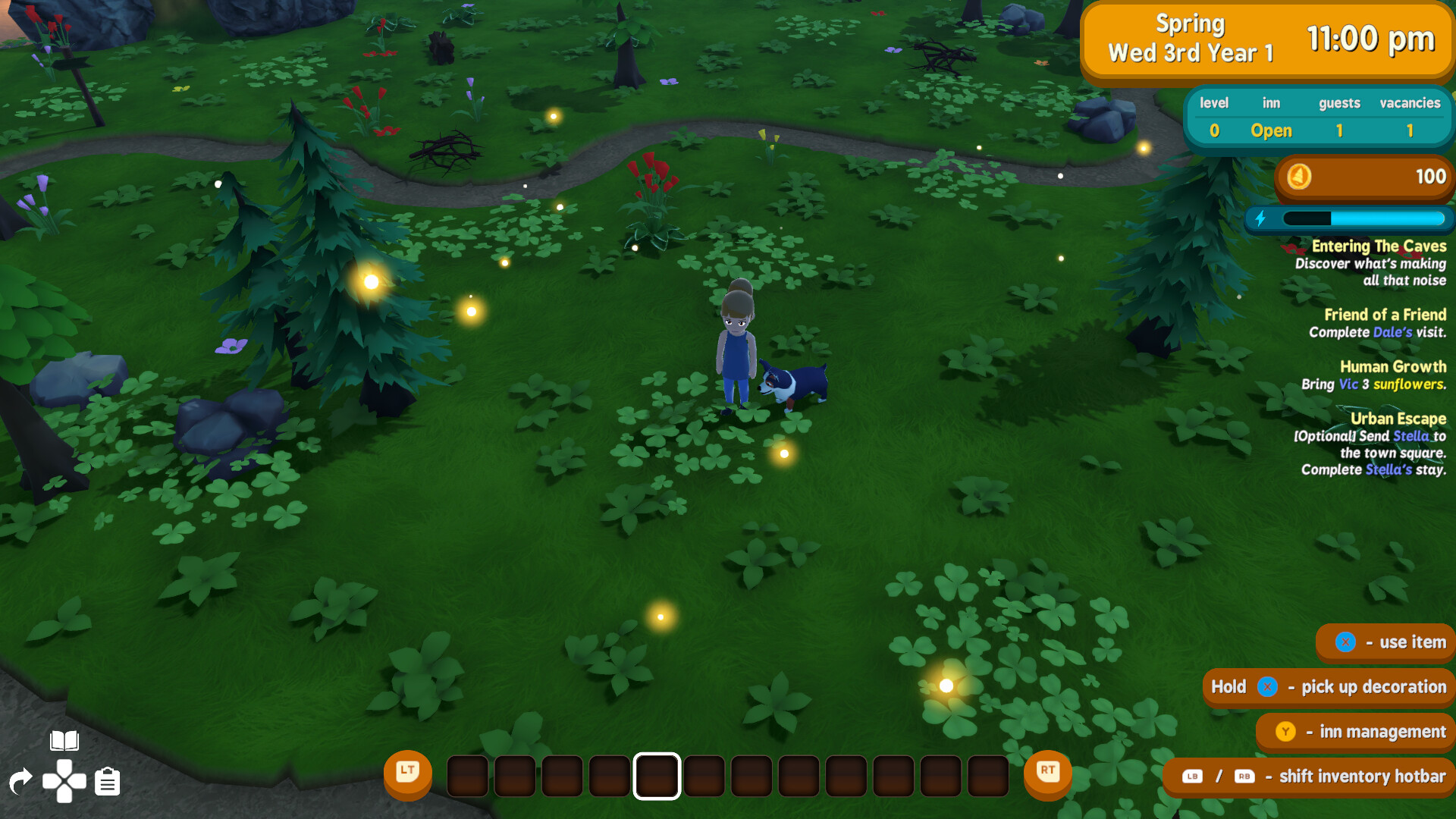Open the clipboard task list icon
This screenshot has height=819, width=1456.
(106, 780)
